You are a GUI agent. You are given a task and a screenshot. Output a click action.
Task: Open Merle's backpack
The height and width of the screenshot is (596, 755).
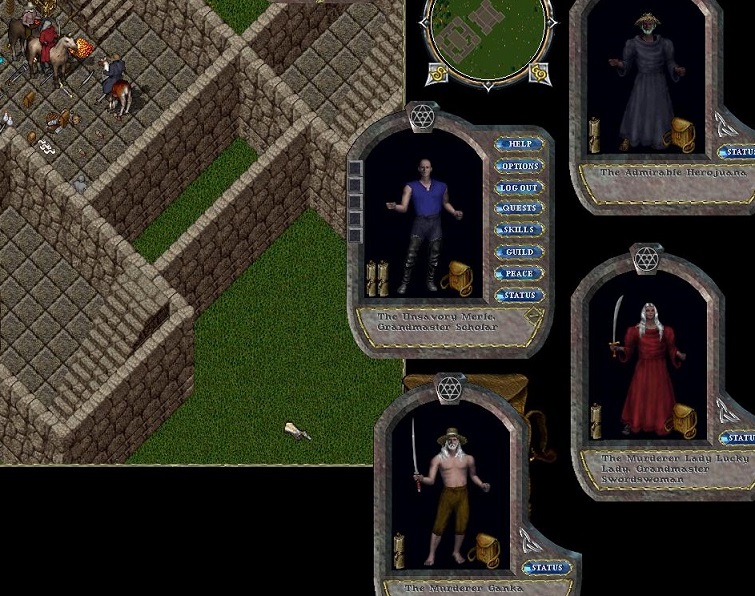click(460, 277)
